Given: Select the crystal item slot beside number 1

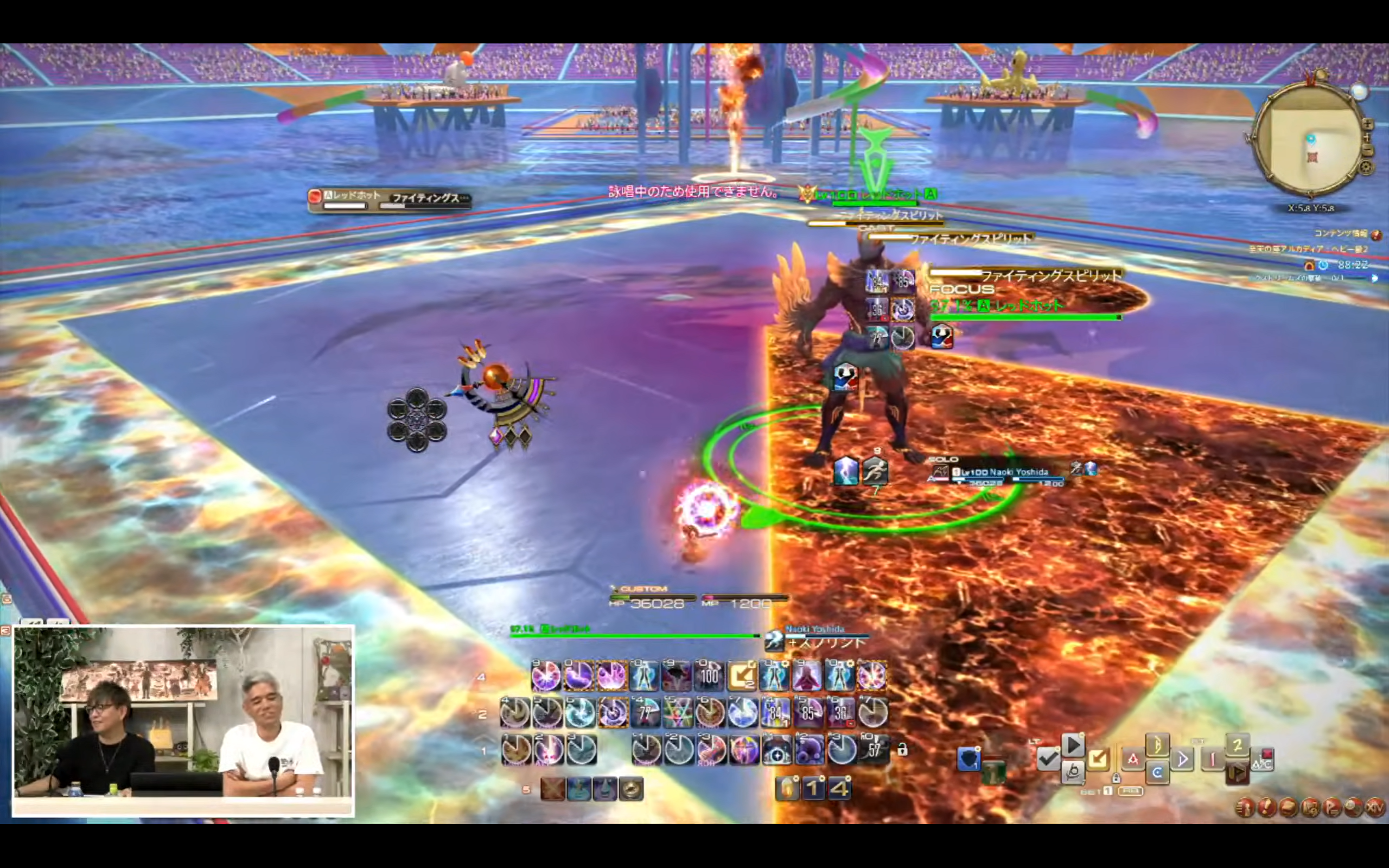Looking at the screenshot, I should (787, 789).
